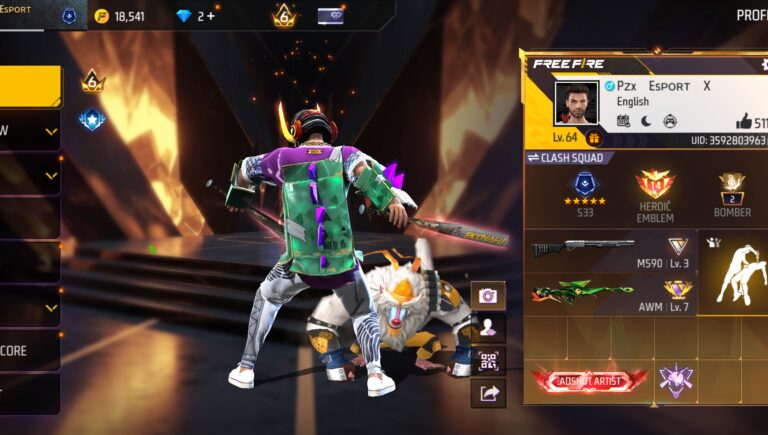768x435 pixels.
Task: Open the player avatar portrait
Action: click(576, 105)
